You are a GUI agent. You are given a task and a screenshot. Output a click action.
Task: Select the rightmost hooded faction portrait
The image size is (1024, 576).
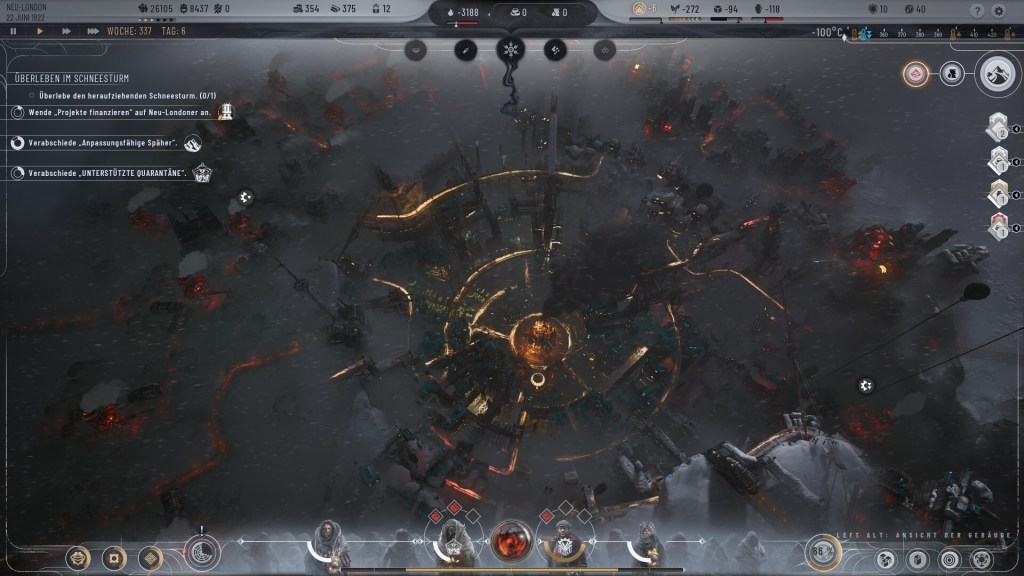click(x=647, y=543)
